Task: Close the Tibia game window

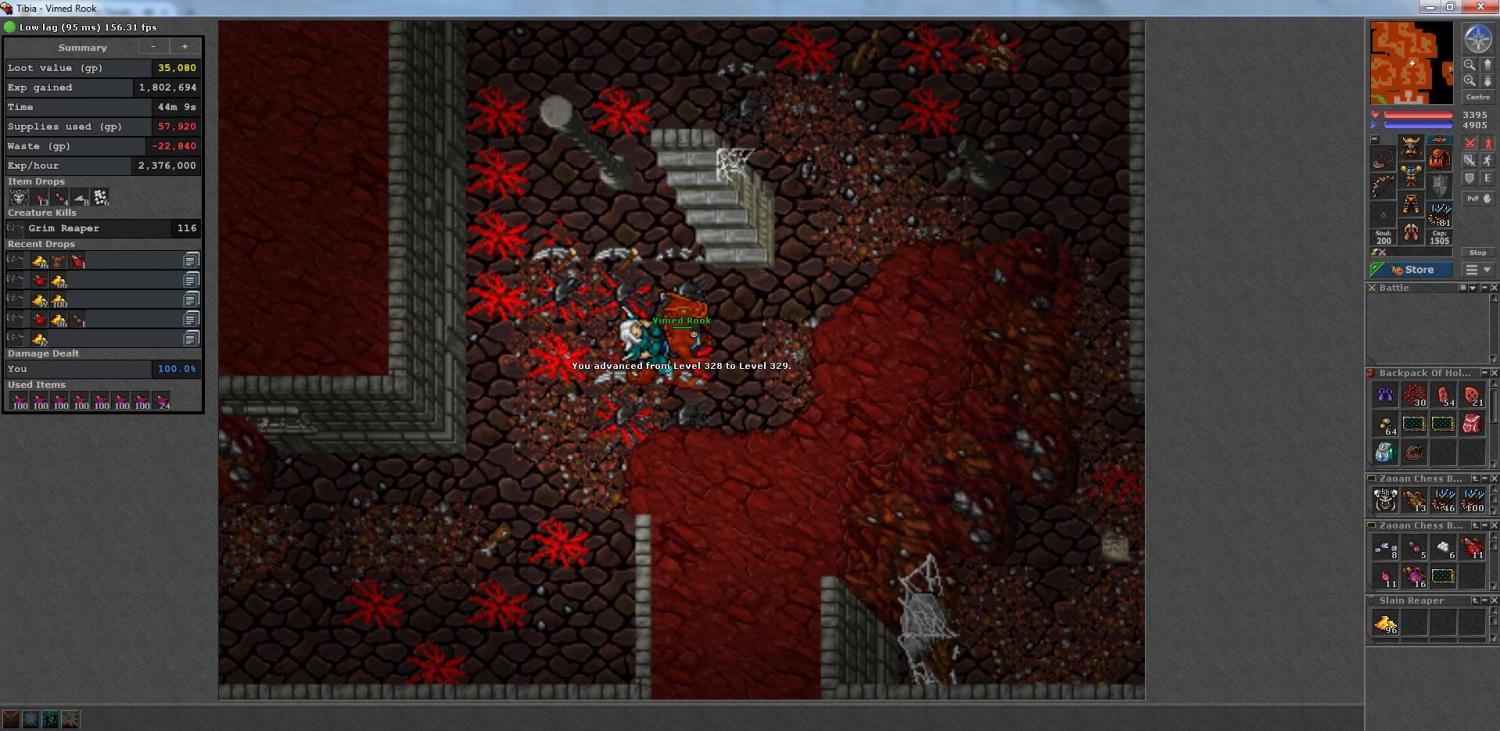Action: (x=1486, y=7)
